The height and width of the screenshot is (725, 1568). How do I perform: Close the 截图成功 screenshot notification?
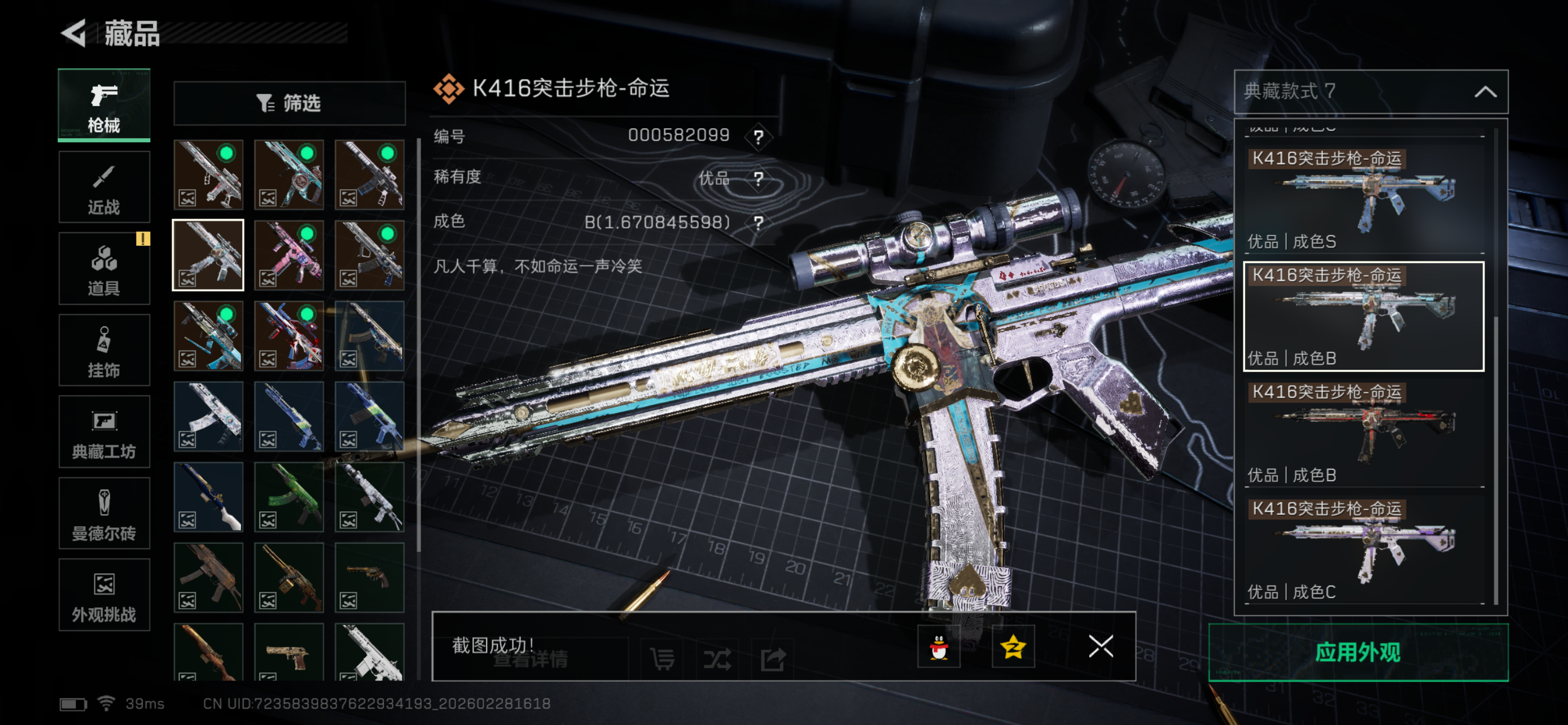click(x=1101, y=647)
